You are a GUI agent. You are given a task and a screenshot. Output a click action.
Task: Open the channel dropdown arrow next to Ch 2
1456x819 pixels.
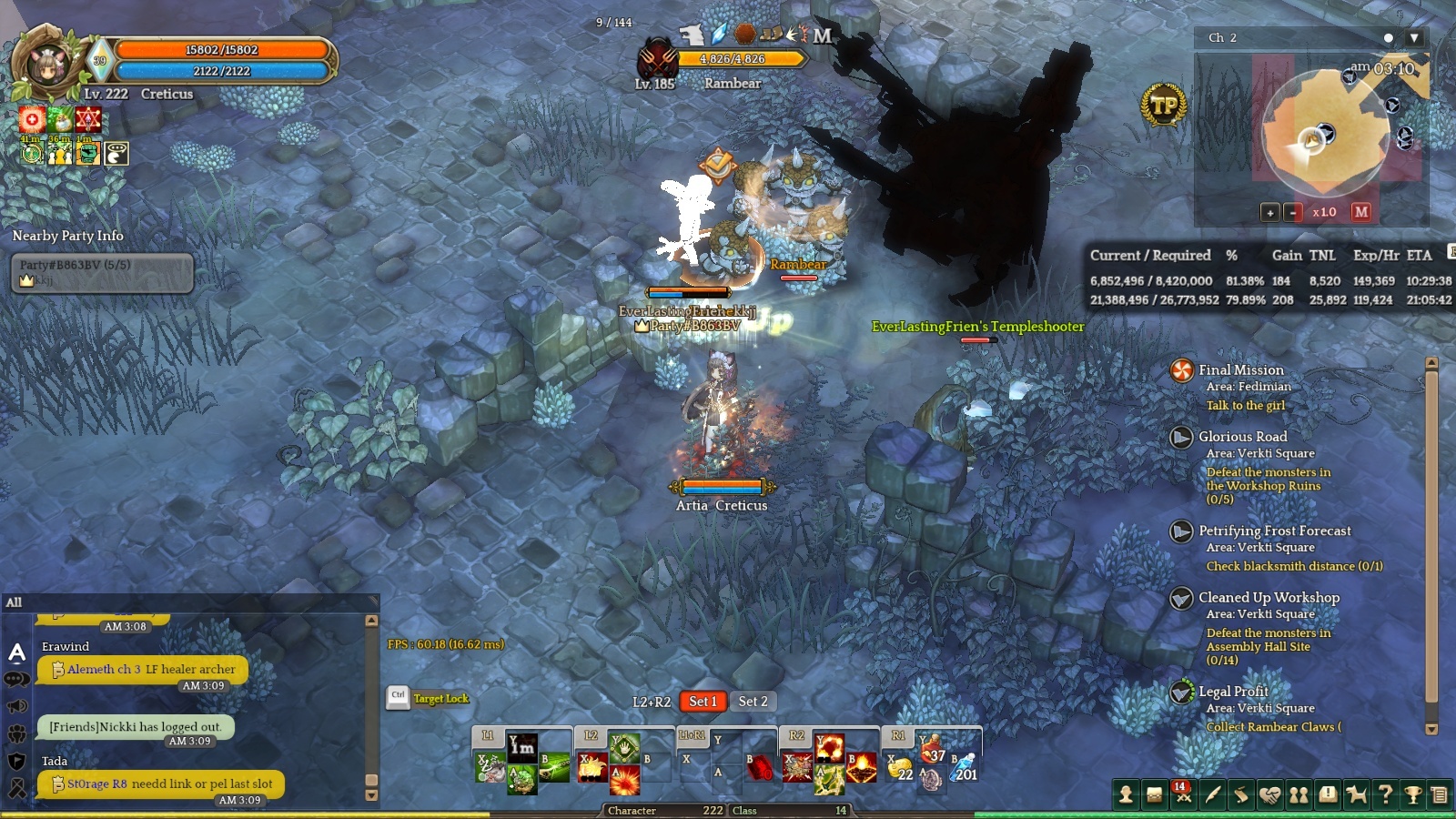click(1413, 38)
